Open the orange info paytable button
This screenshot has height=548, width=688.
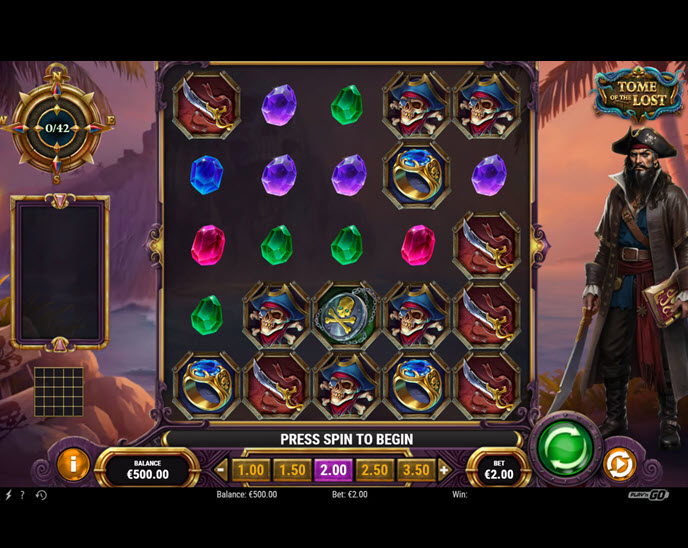tap(73, 464)
